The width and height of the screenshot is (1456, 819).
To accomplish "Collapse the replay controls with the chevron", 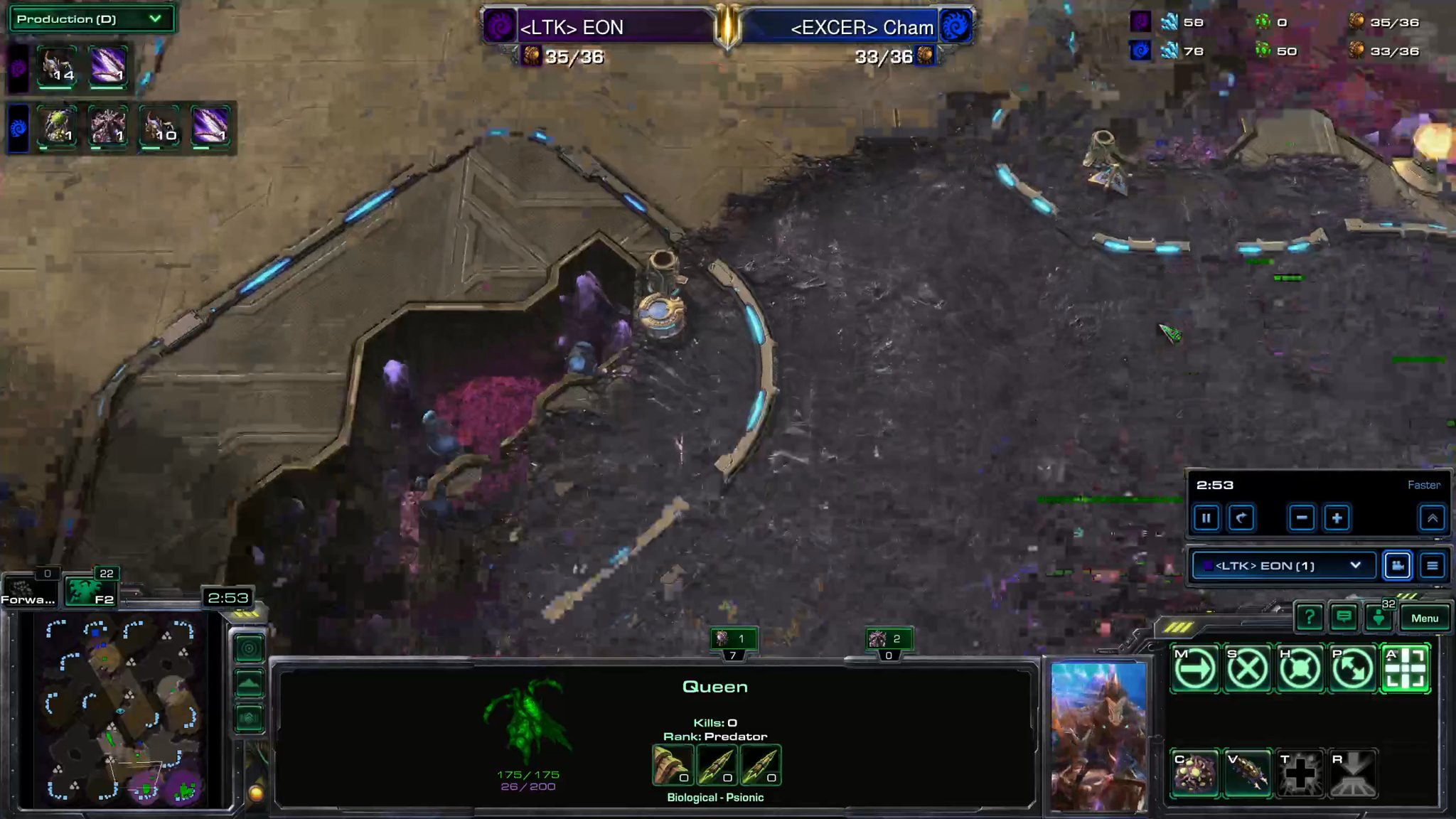I will tap(1432, 518).
